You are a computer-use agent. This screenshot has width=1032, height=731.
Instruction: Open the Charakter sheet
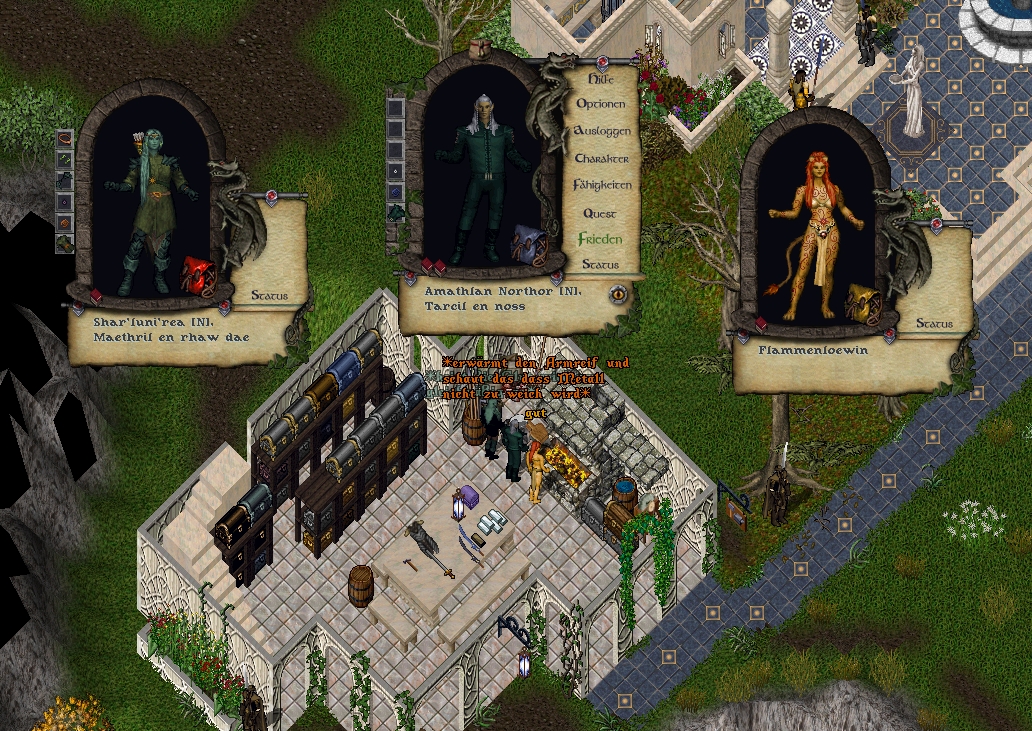(x=602, y=158)
